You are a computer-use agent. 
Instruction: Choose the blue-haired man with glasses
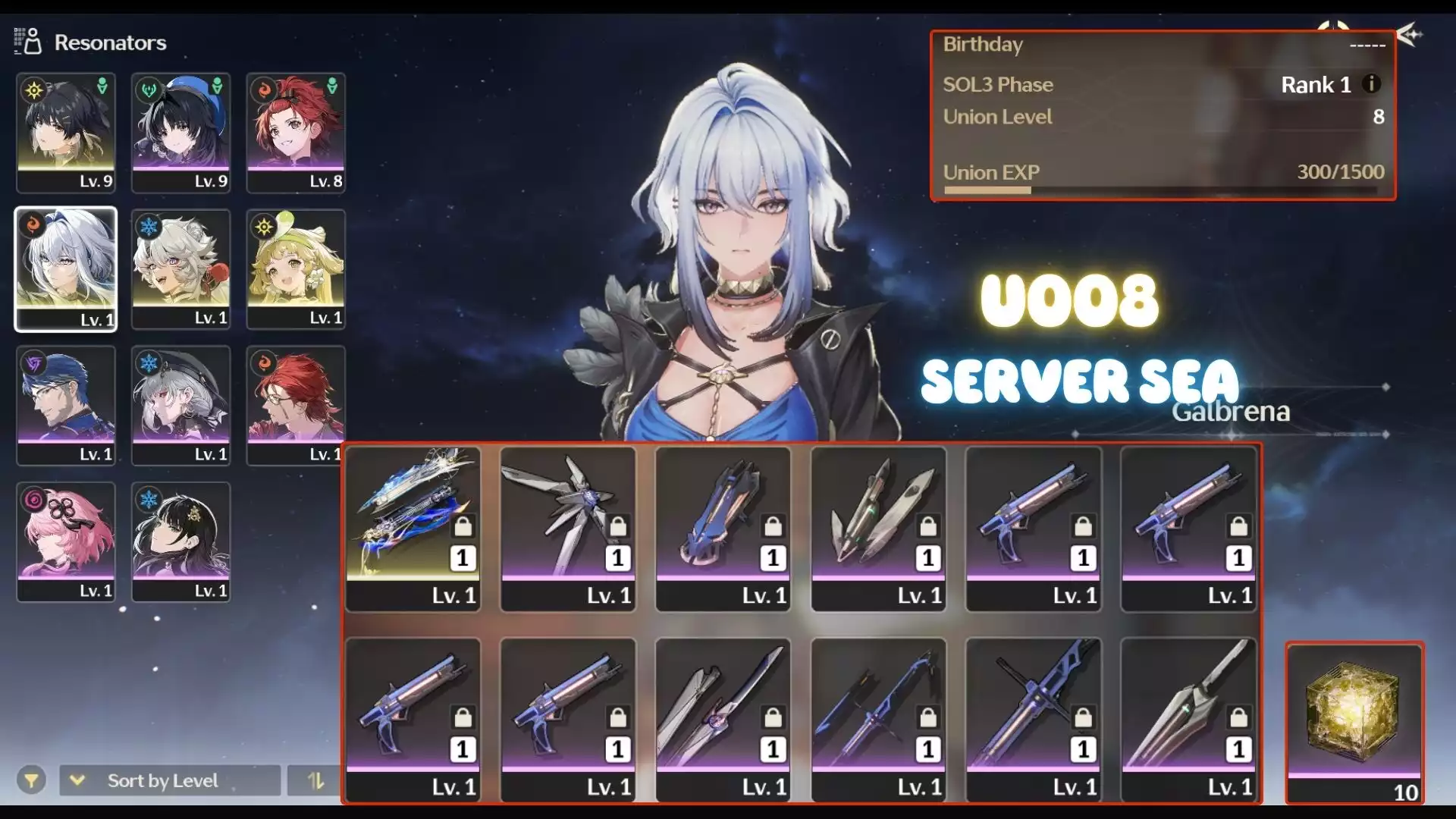tap(66, 406)
